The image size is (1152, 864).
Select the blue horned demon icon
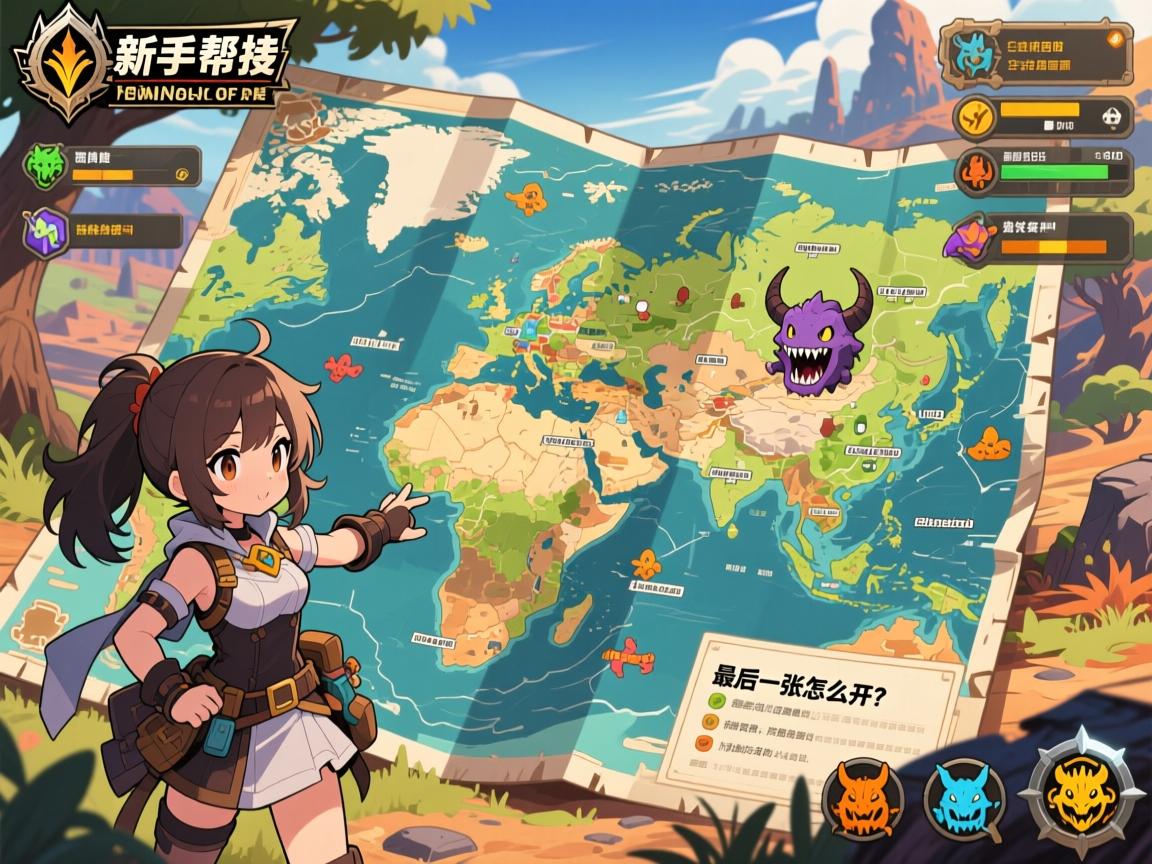point(962,797)
